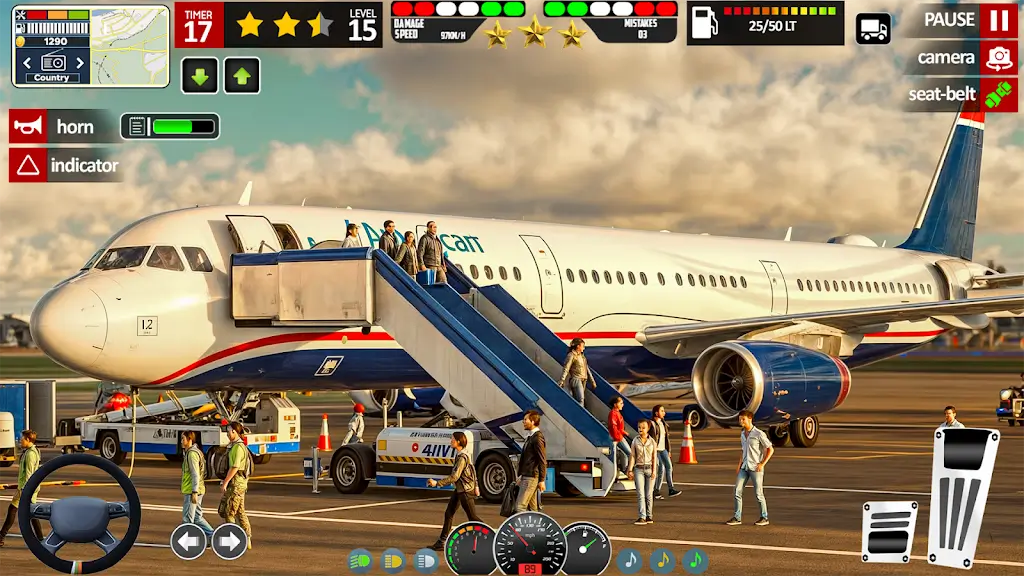1024x576 pixels.
Task: Turn on the indicator
Action: 27,165
